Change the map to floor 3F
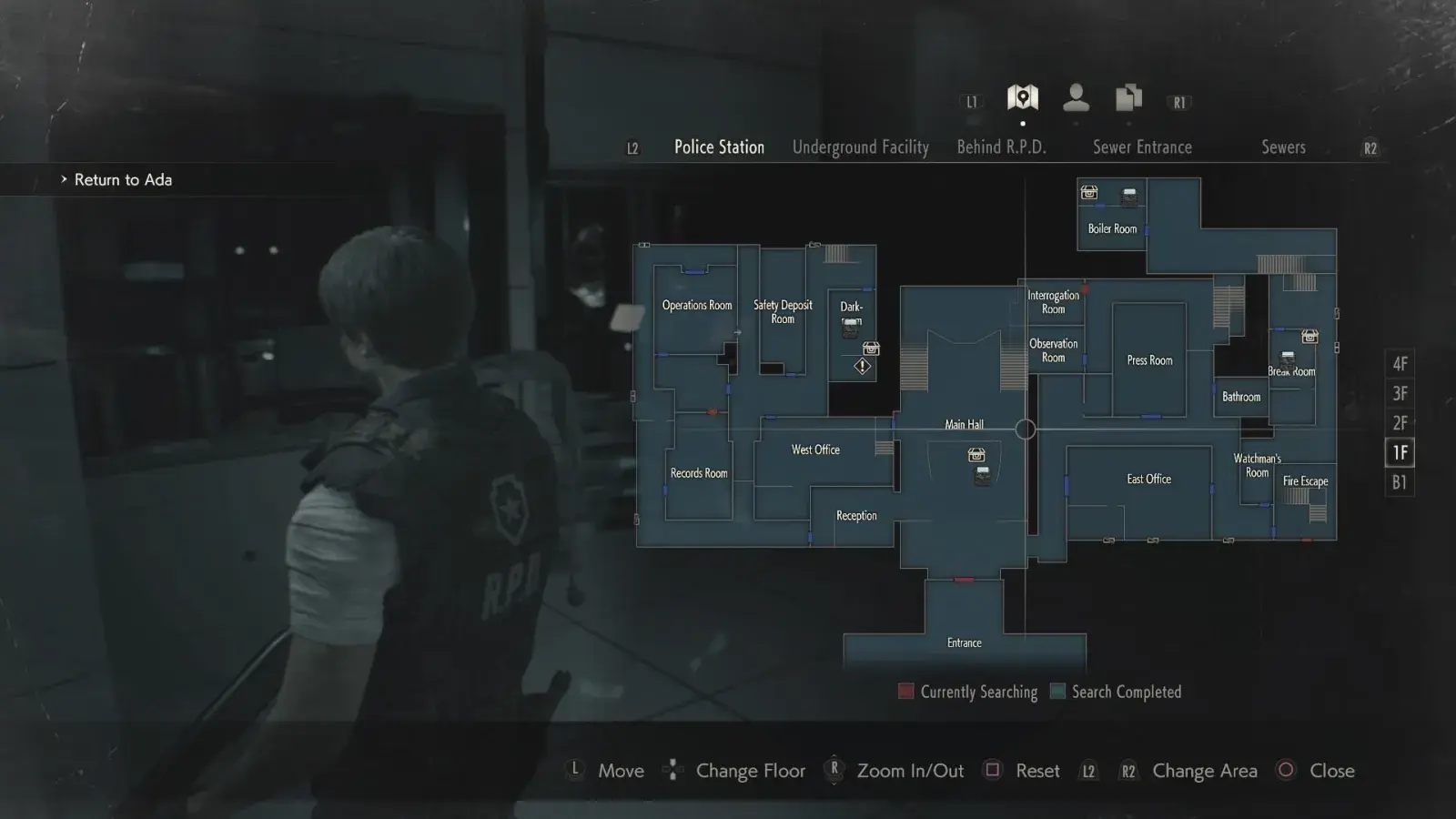 point(1400,394)
